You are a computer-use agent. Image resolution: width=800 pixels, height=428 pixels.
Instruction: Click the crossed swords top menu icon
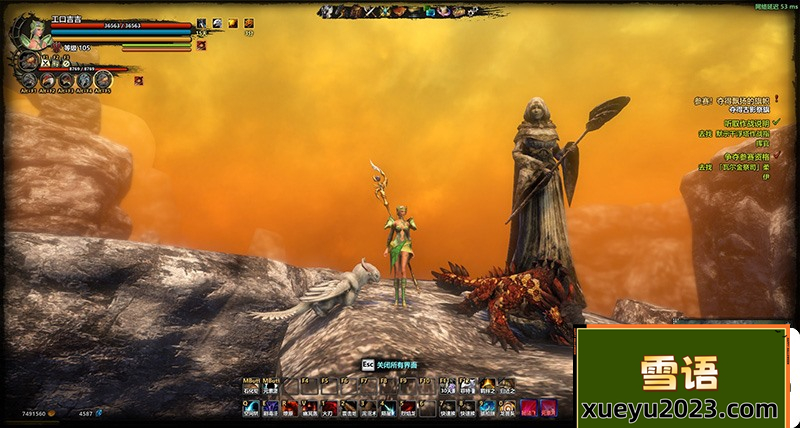(367, 11)
